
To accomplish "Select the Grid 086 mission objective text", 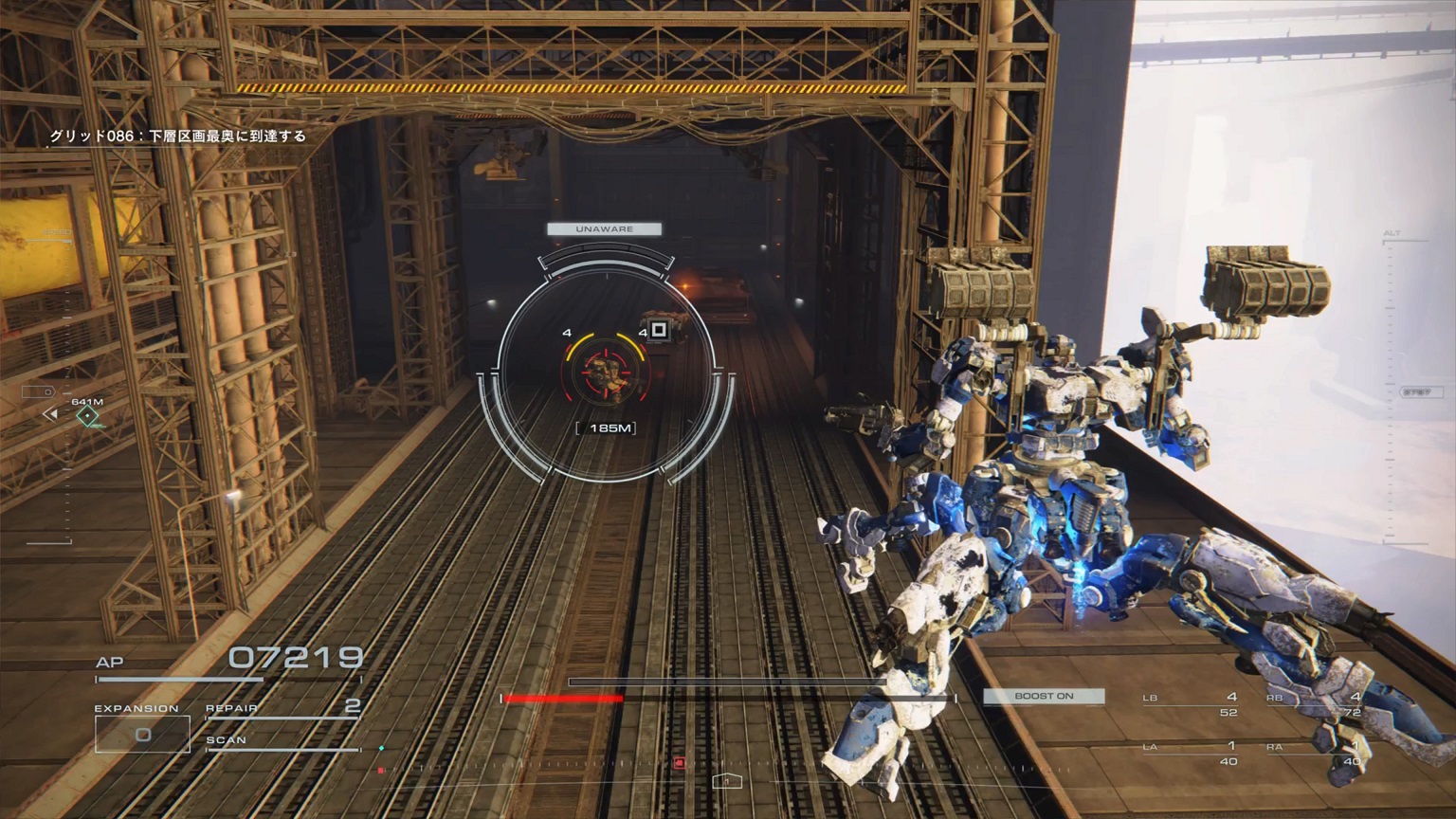I will [178, 136].
